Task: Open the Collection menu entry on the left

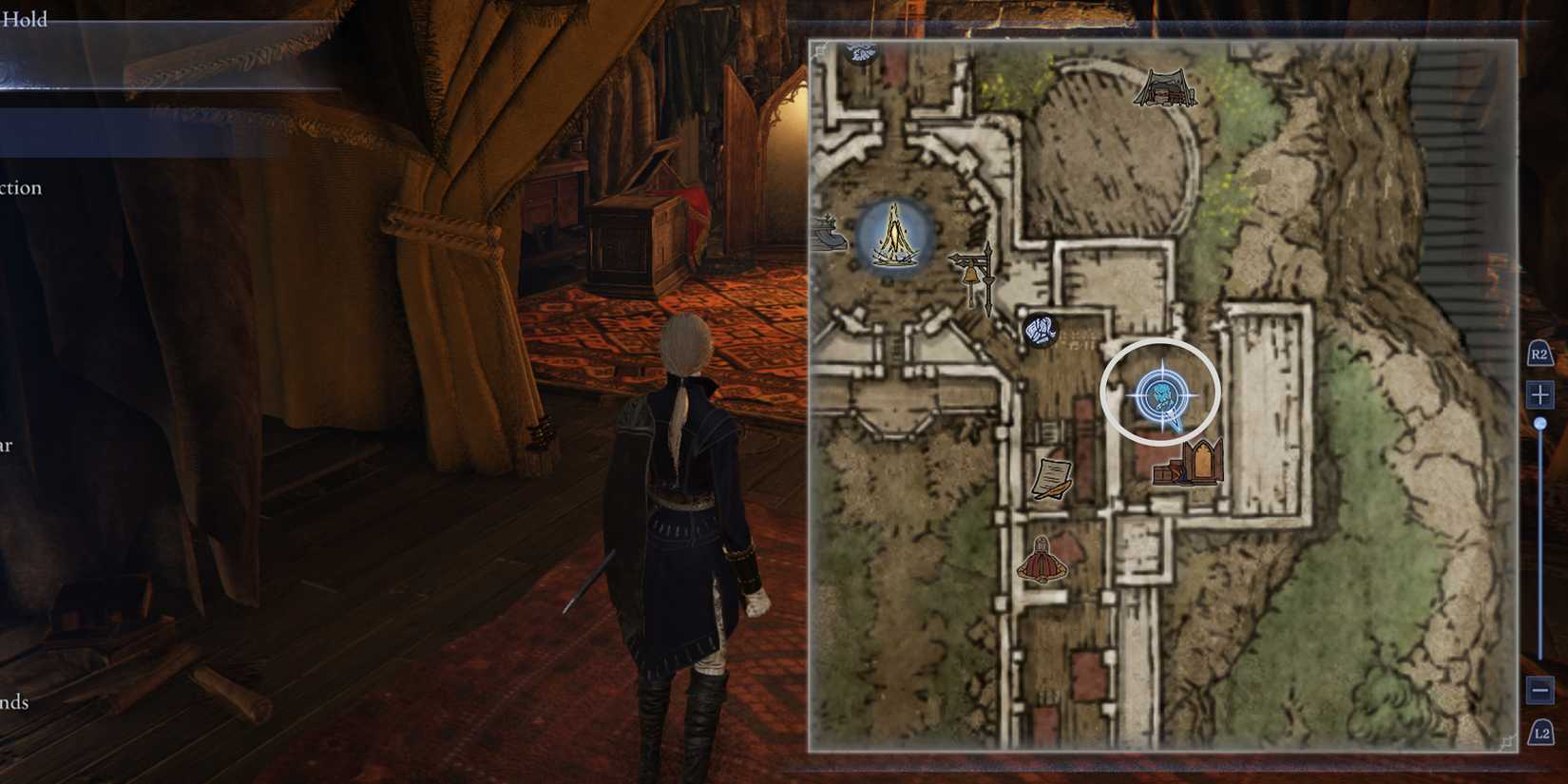Action: click(x=21, y=187)
